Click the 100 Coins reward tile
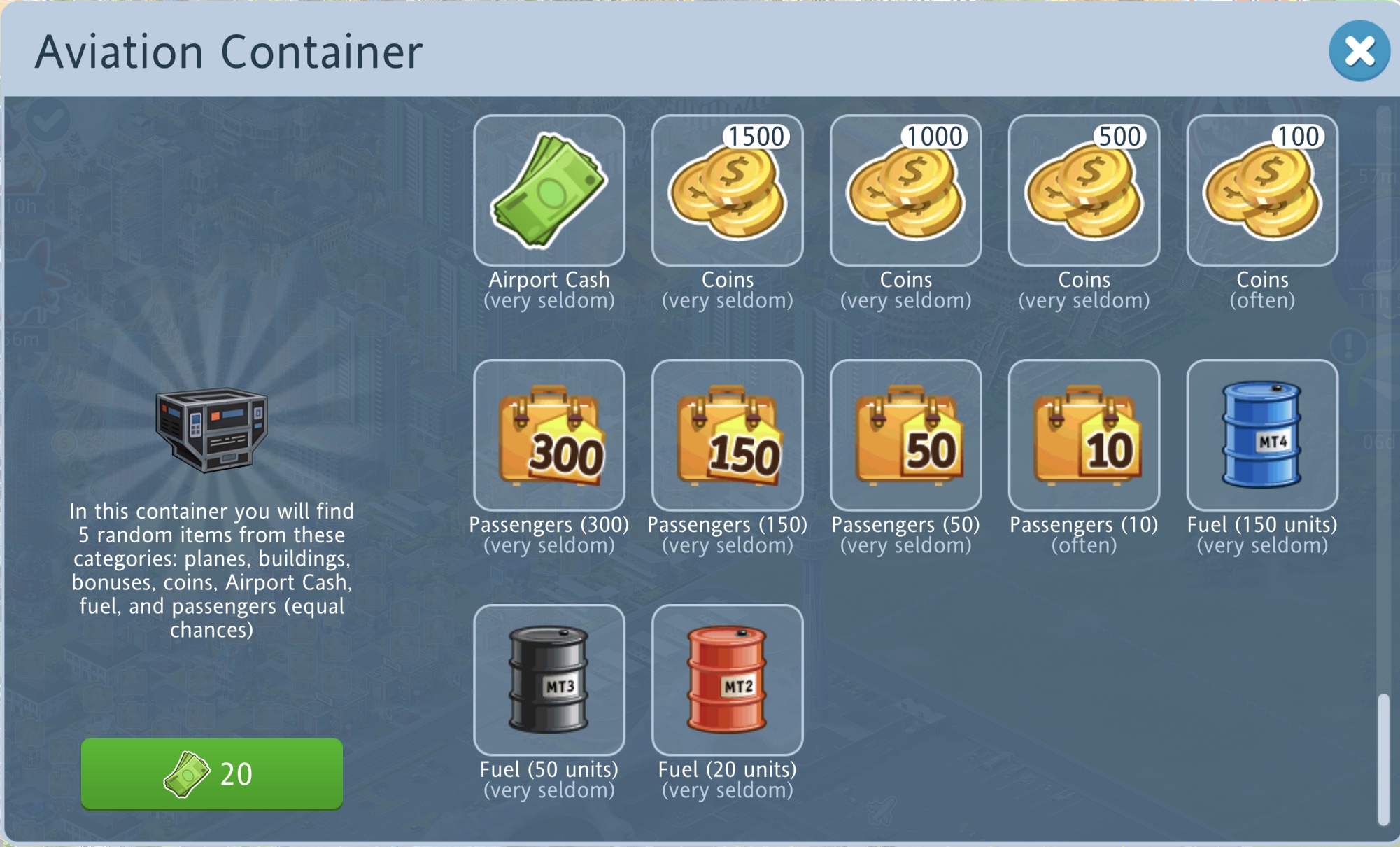 [x=1262, y=190]
